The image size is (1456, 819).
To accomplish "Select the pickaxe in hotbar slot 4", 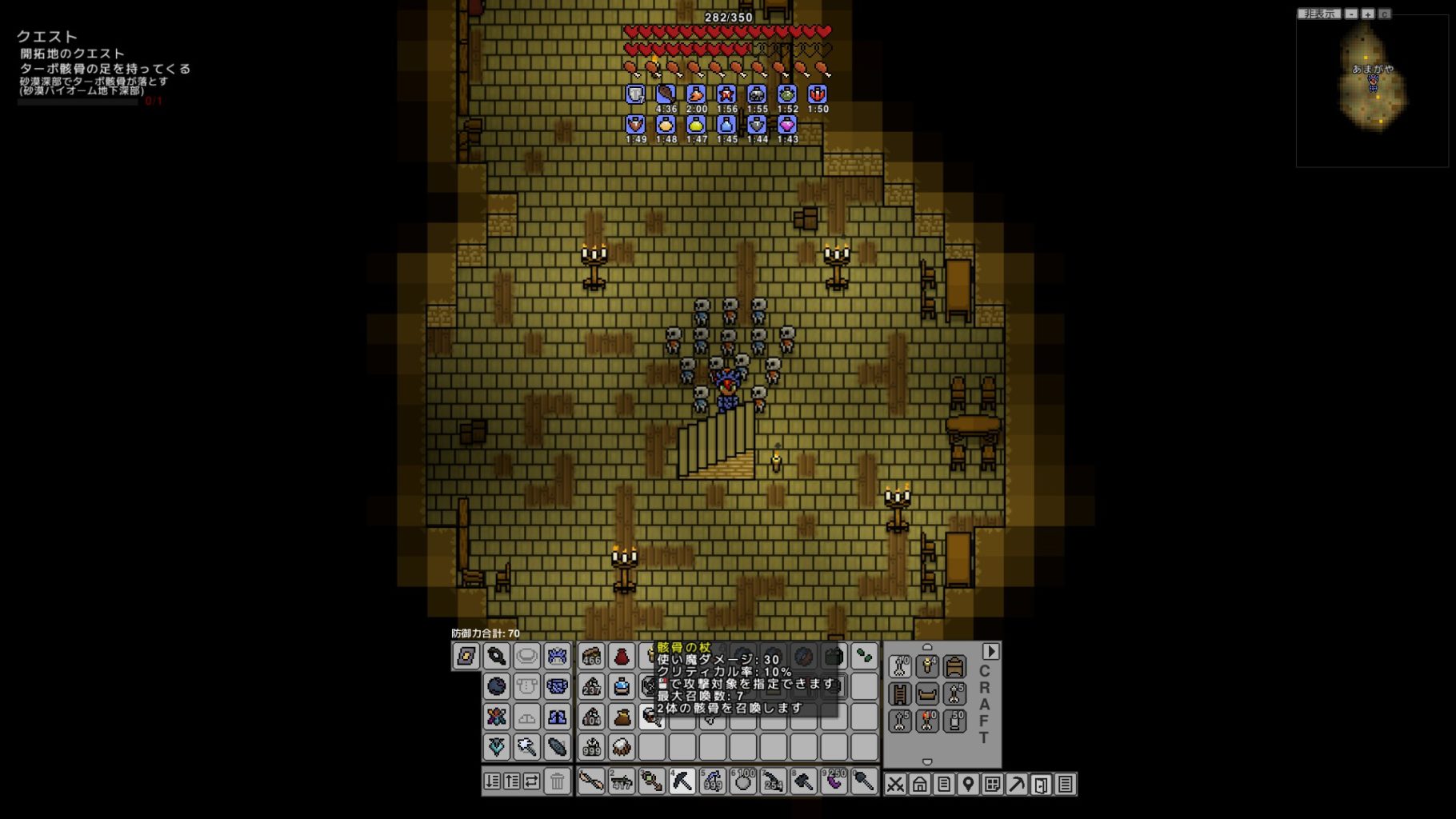I will tap(682, 781).
